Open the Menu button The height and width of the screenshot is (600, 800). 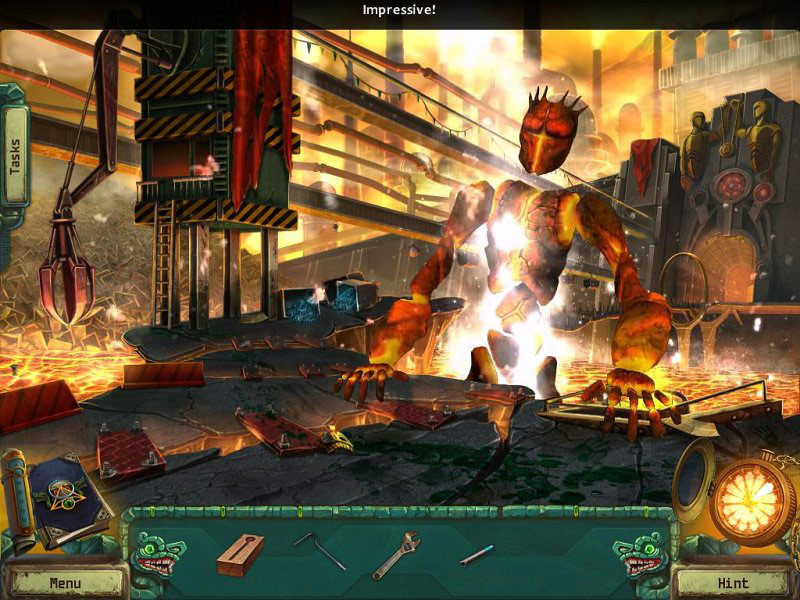coord(64,582)
